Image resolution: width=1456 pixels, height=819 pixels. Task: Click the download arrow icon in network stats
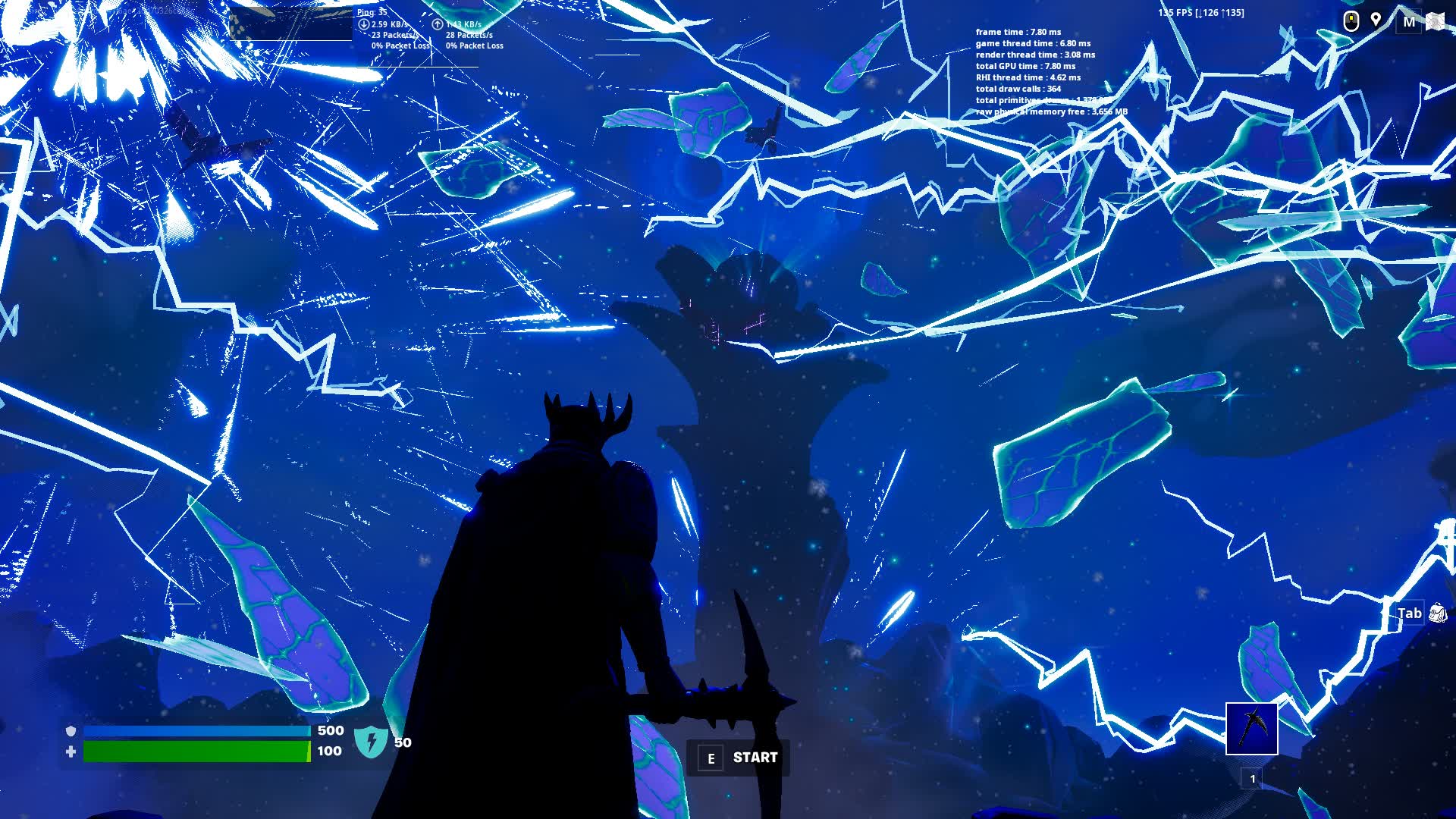coord(365,24)
